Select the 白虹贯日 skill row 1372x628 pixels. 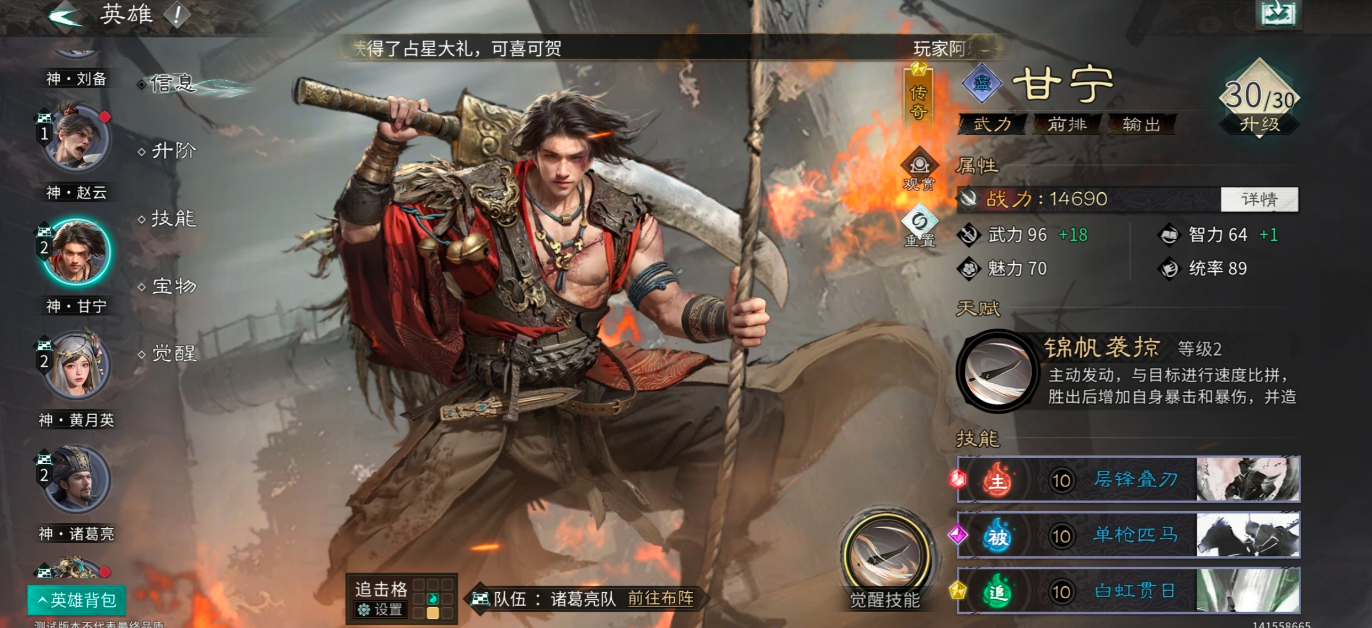[1128, 591]
